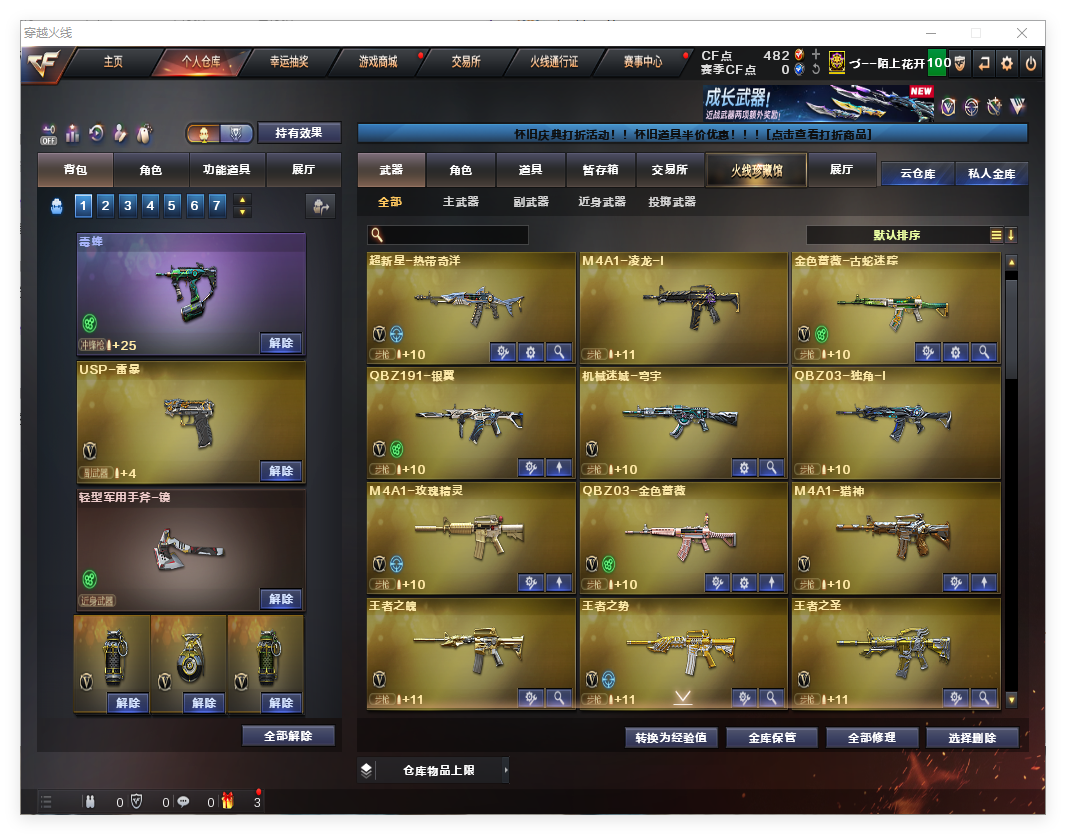Show 近身武器 melee weapons category
Image resolution: width=1066 pixels, height=835 pixels.
pos(602,202)
